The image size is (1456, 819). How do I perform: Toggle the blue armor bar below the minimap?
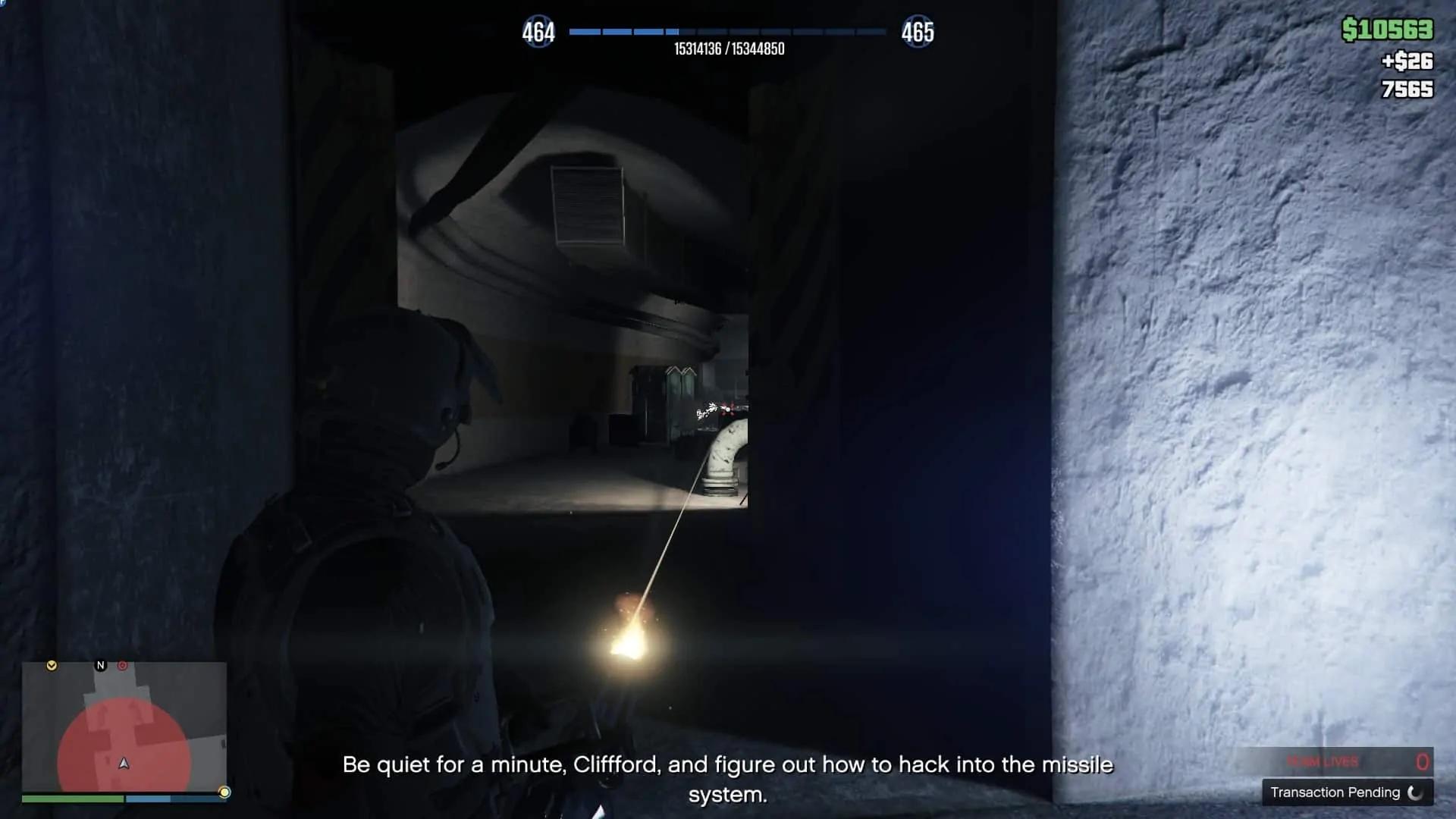click(152, 799)
